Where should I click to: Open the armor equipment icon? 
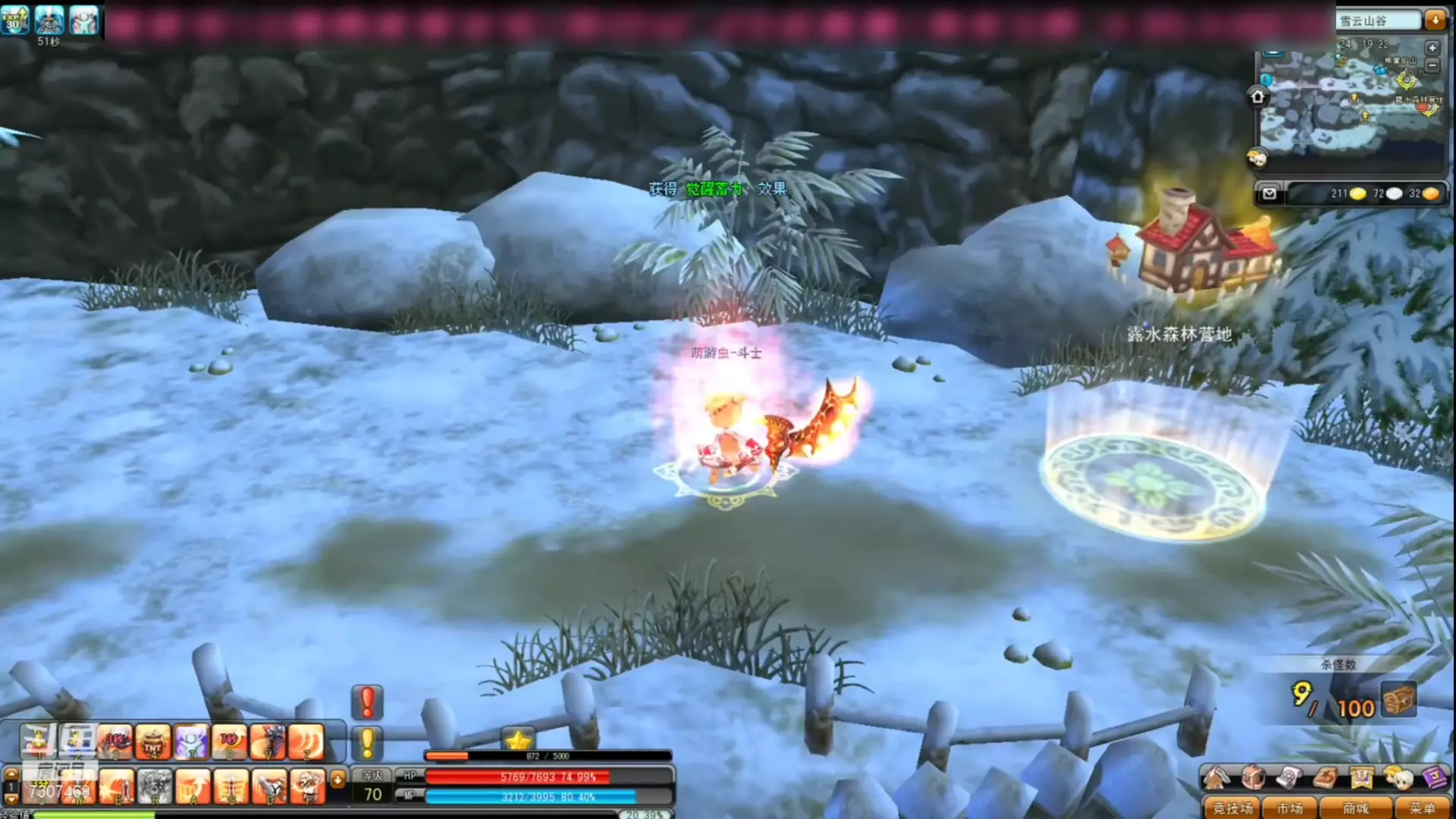point(1253,778)
